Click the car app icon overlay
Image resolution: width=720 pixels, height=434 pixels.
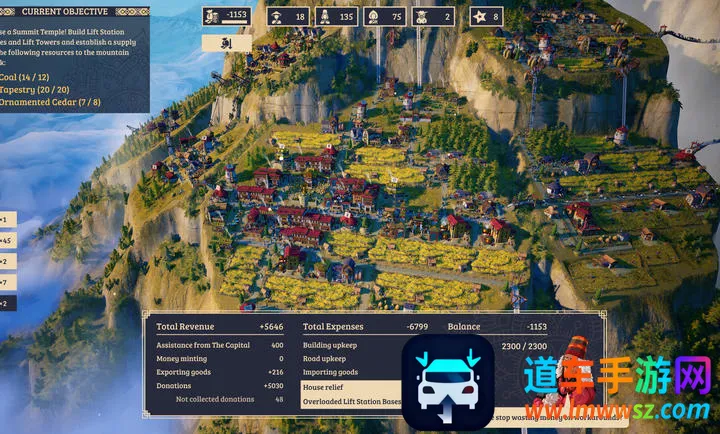449,381
